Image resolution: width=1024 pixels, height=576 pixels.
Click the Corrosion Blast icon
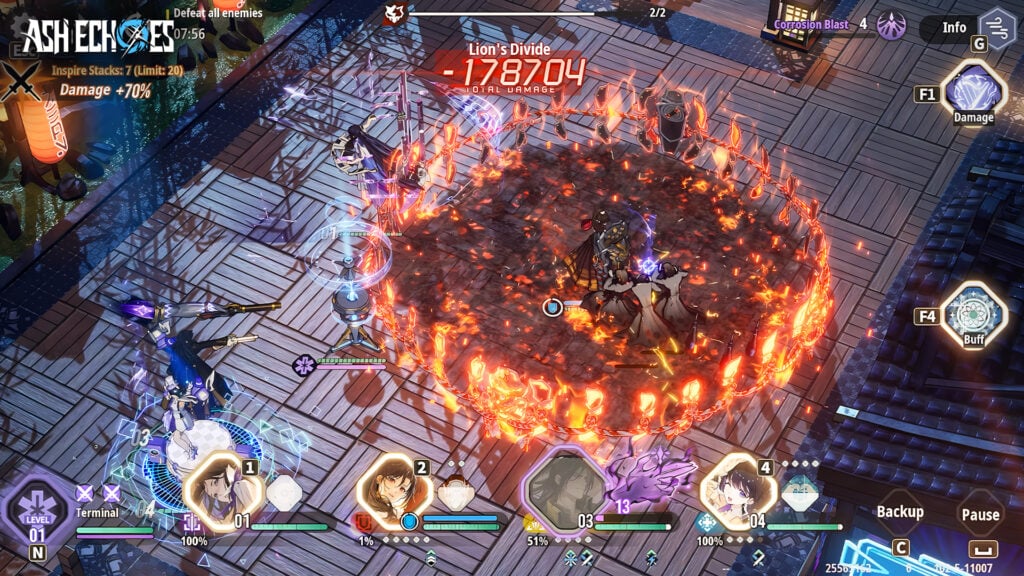point(891,25)
